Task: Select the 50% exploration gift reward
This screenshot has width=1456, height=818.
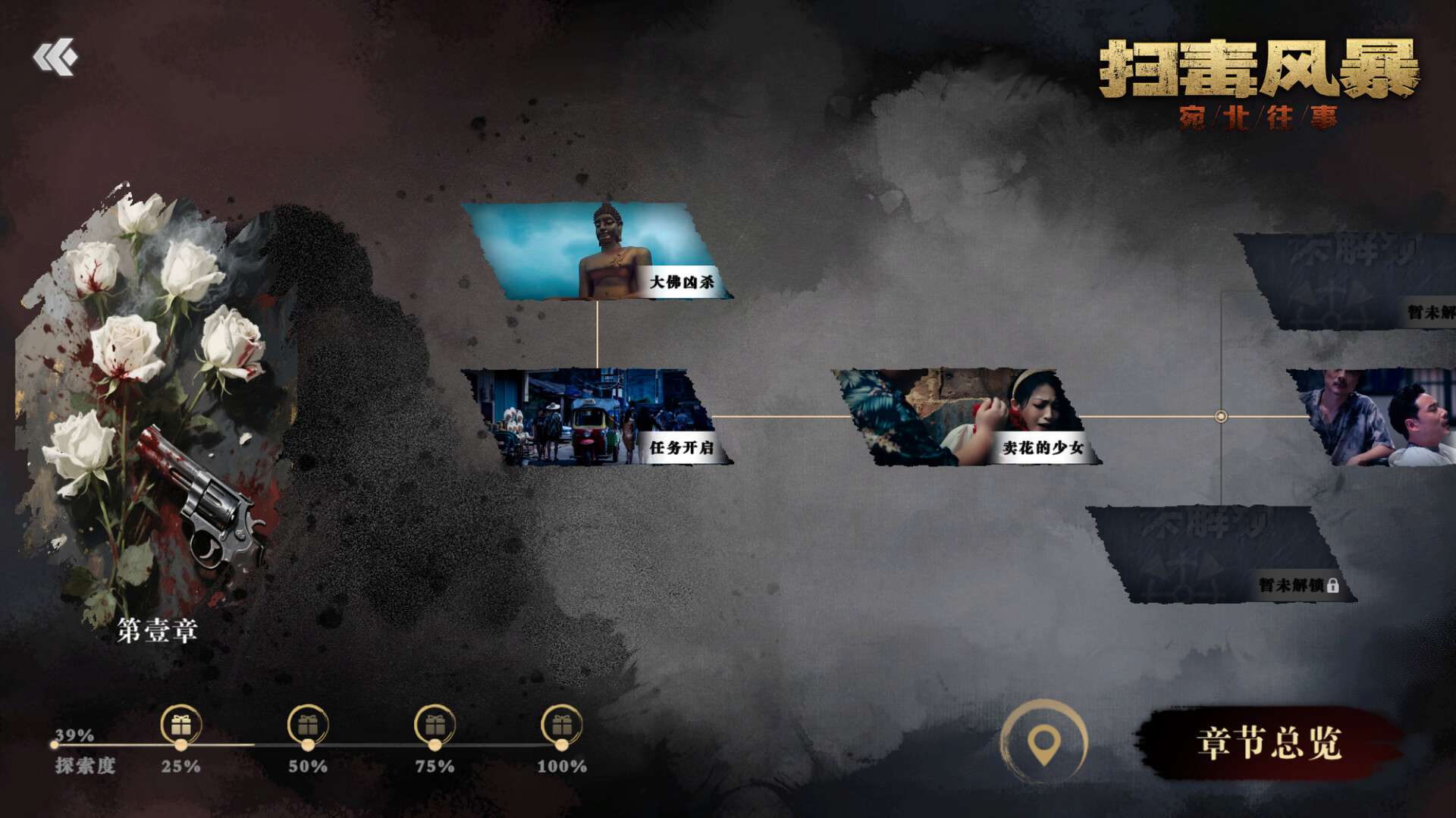Action: point(307,726)
